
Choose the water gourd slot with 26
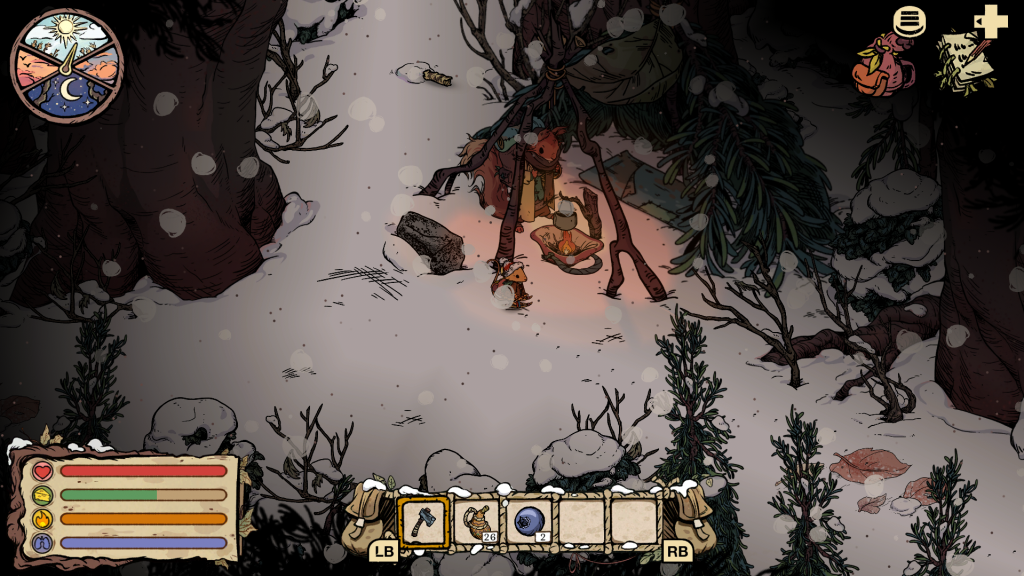pos(477,521)
